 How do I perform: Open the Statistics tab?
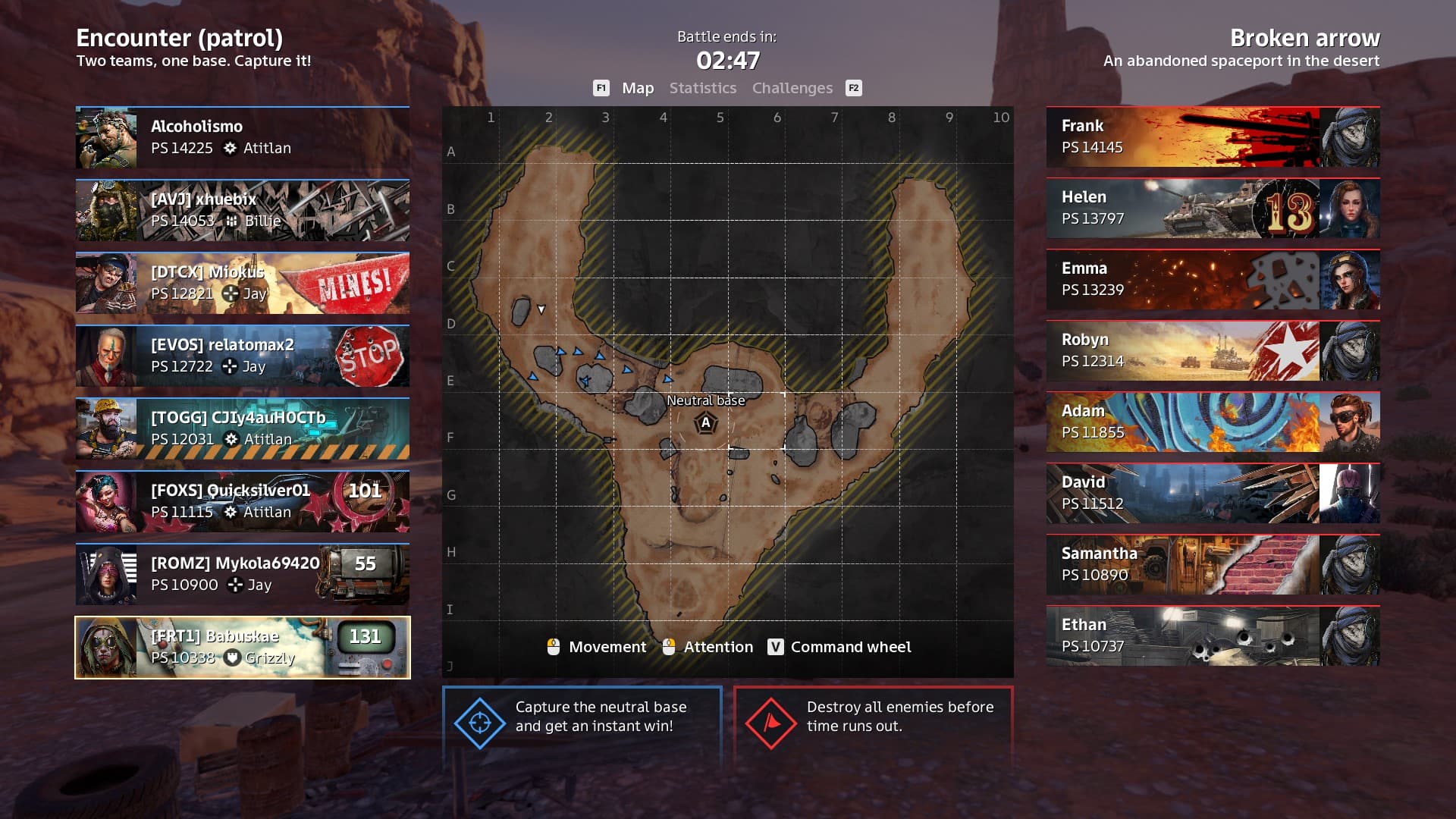tap(702, 88)
